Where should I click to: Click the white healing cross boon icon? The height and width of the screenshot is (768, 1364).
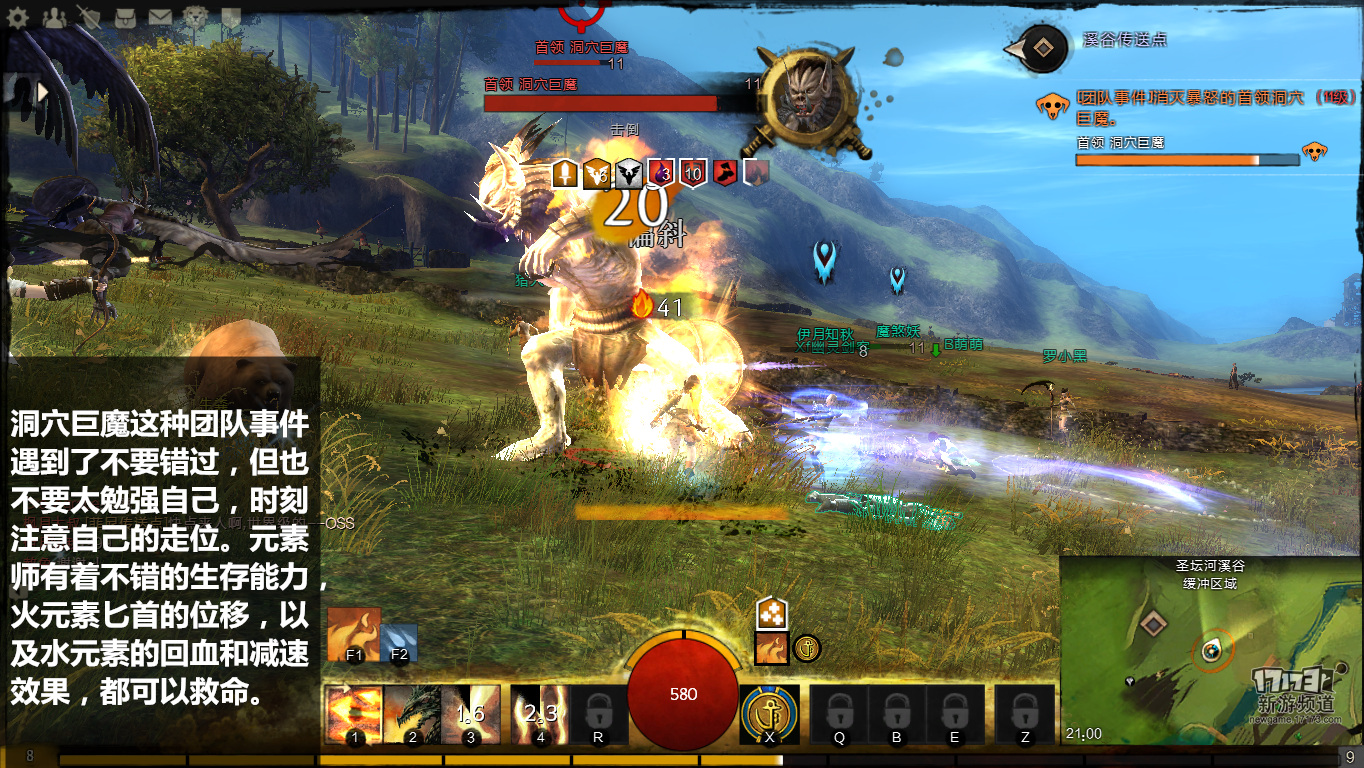(770, 613)
